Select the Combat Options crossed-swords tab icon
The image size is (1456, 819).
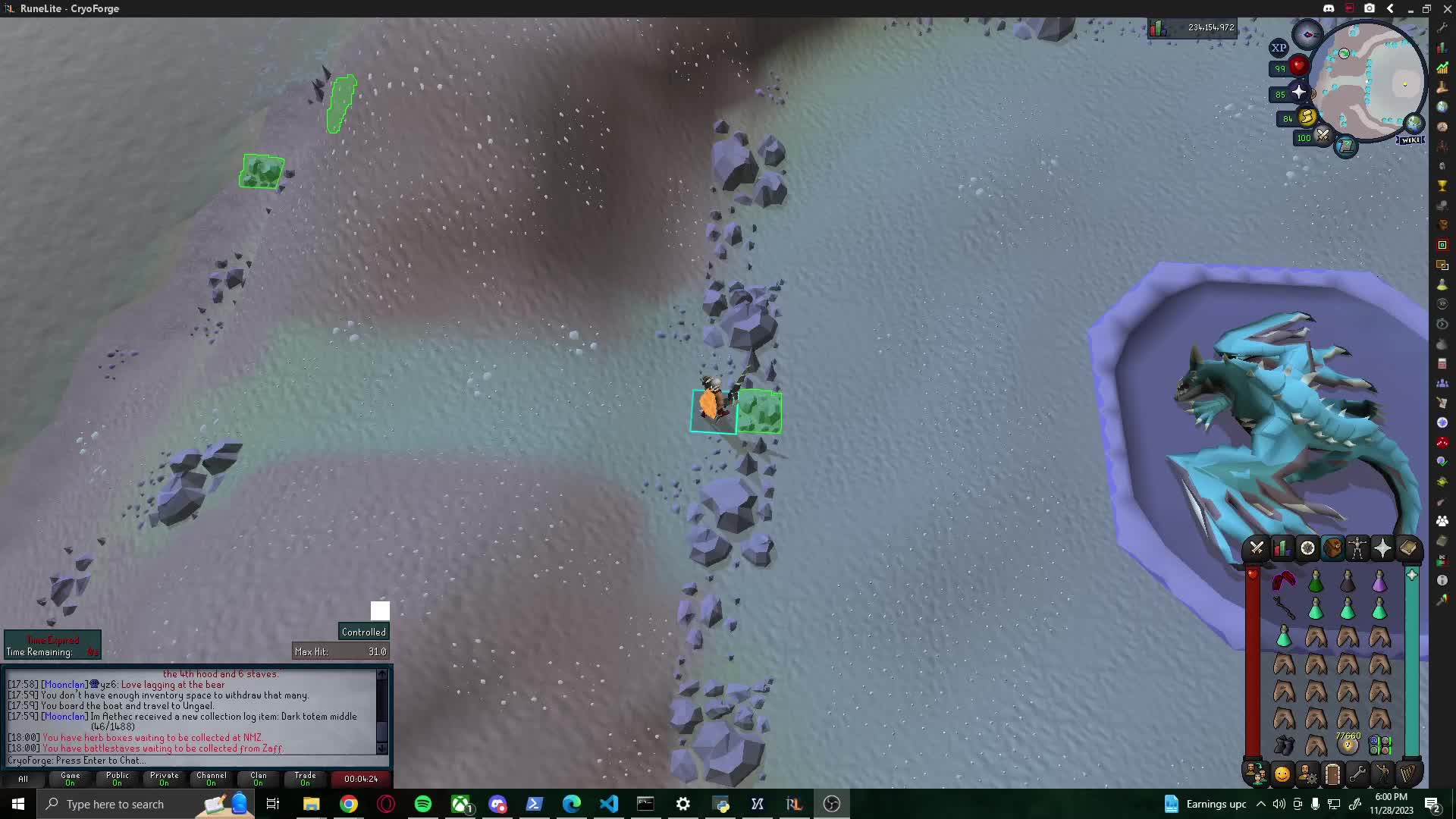[x=1257, y=548]
